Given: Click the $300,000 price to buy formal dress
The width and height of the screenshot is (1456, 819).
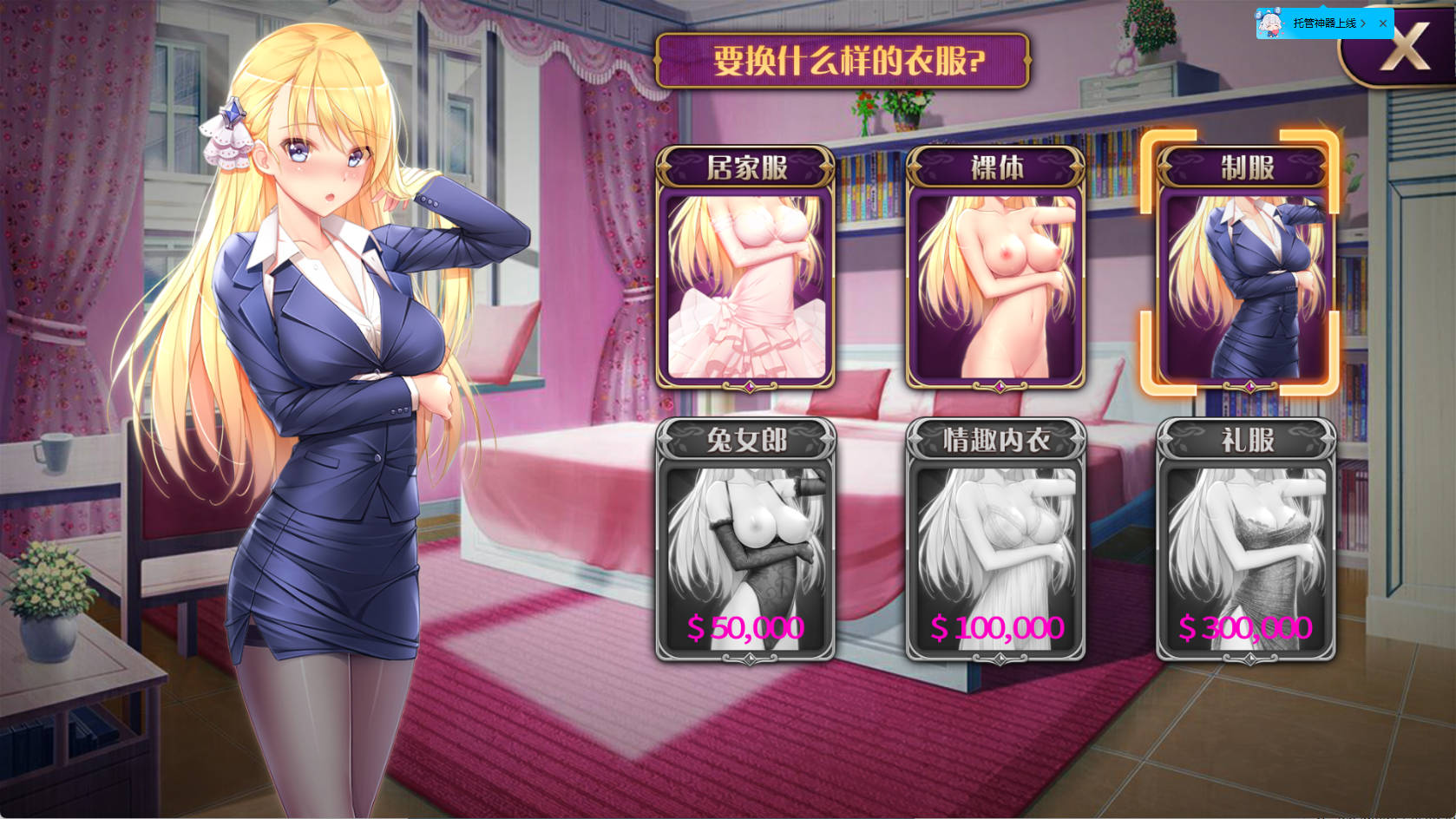Looking at the screenshot, I should click(x=1244, y=626).
